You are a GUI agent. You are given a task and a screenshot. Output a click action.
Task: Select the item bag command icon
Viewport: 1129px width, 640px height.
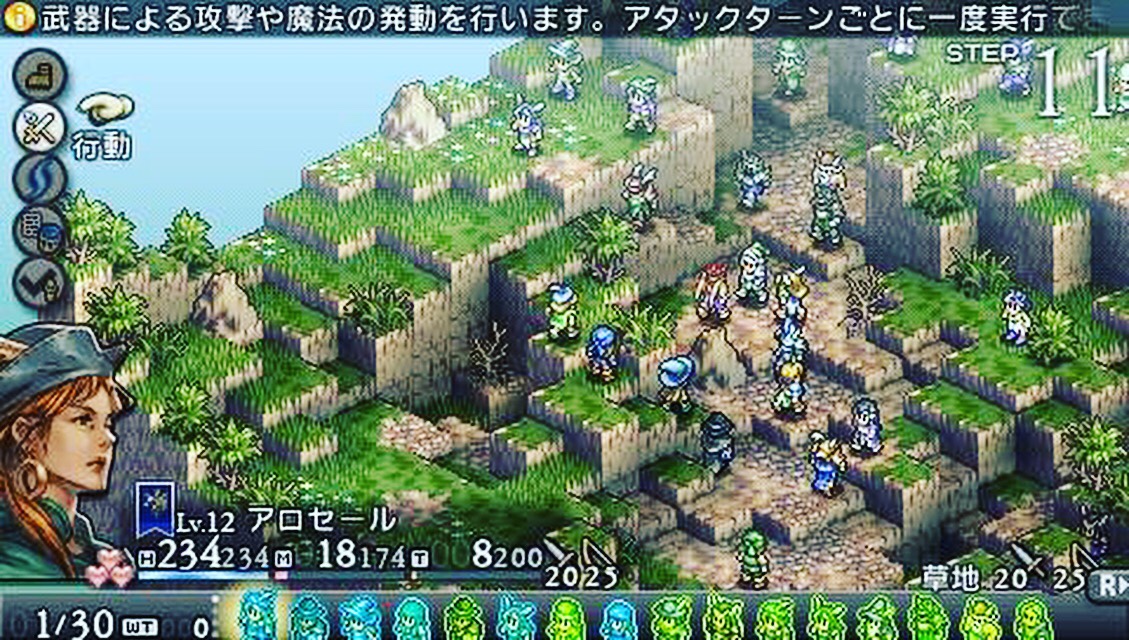40,232
